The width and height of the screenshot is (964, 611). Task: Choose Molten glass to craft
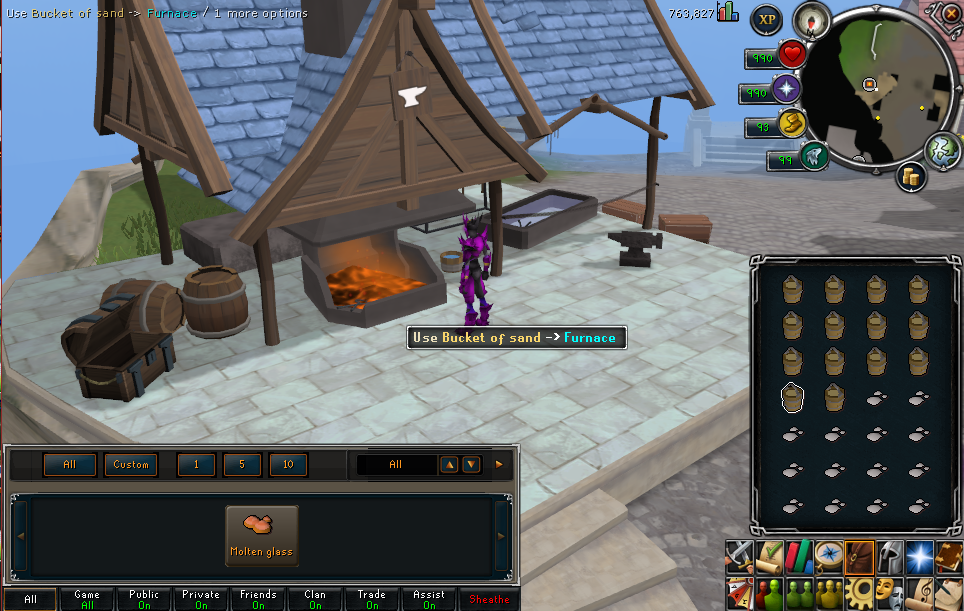pos(261,534)
